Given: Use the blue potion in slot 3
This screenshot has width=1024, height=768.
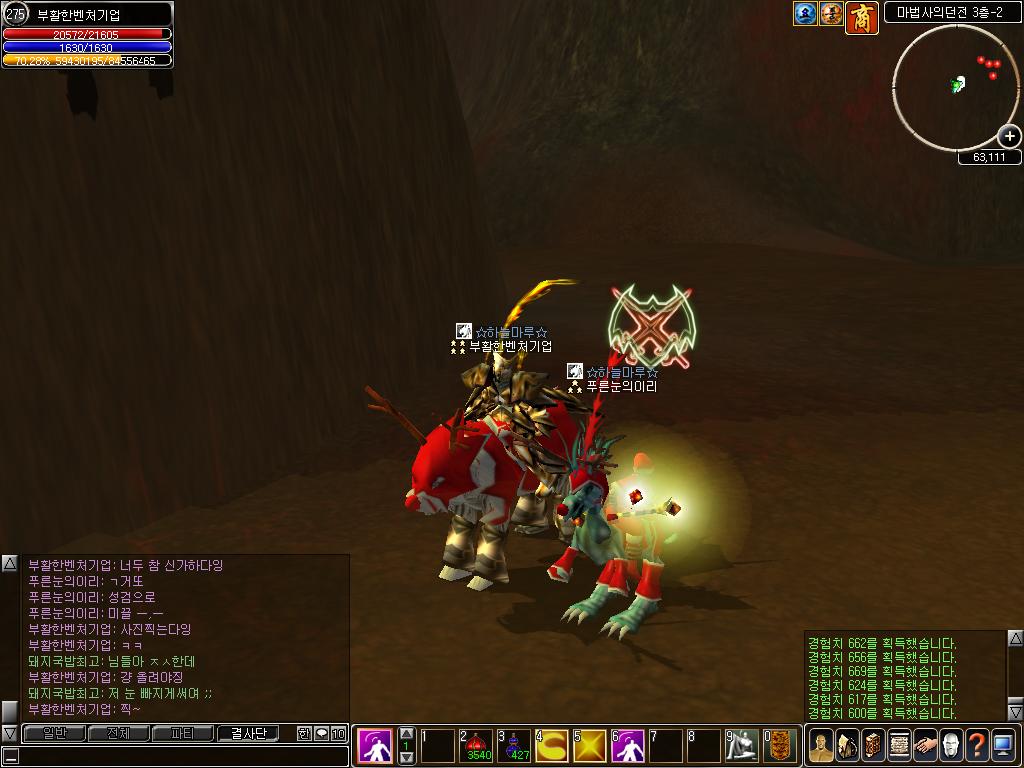Looking at the screenshot, I should pyautogui.click(x=515, y=746).
